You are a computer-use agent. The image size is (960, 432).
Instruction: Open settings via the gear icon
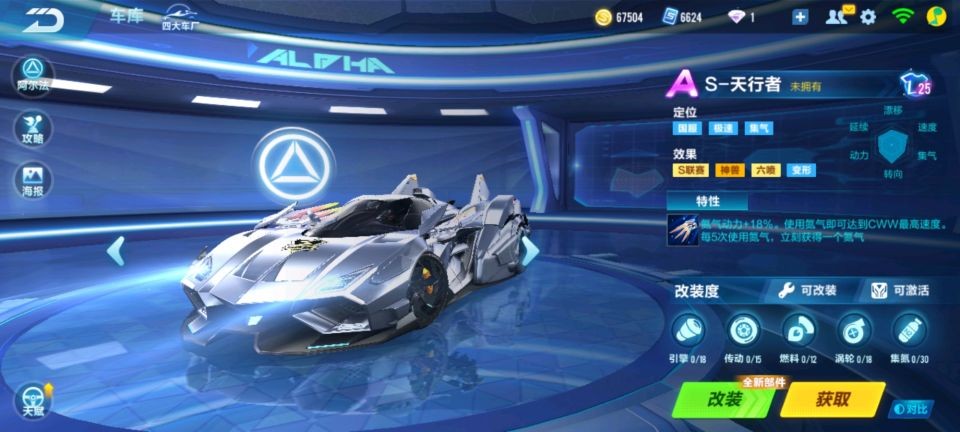pos(868,16)
